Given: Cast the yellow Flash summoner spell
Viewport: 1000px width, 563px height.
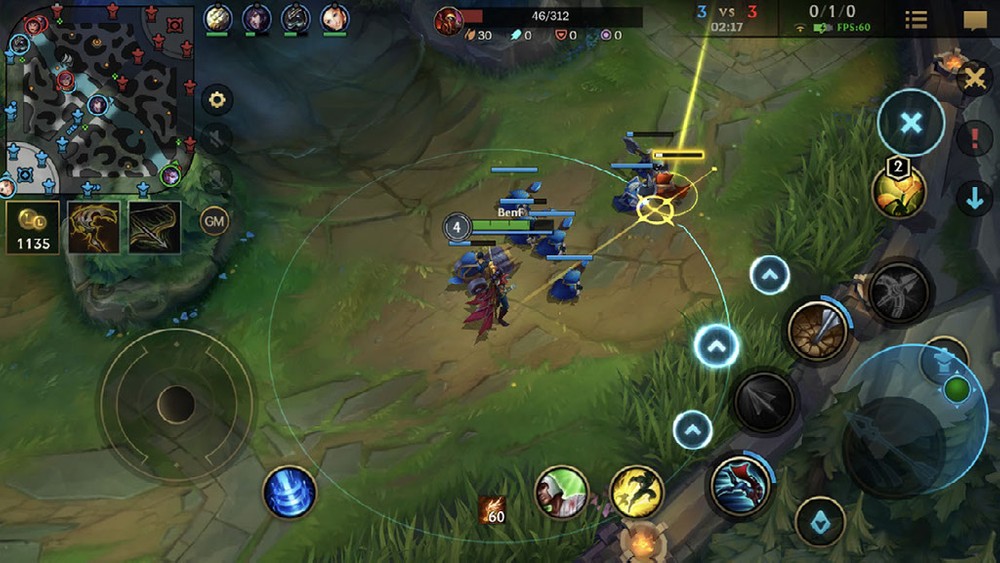Looking at the screenshot, I should (637, 491).
